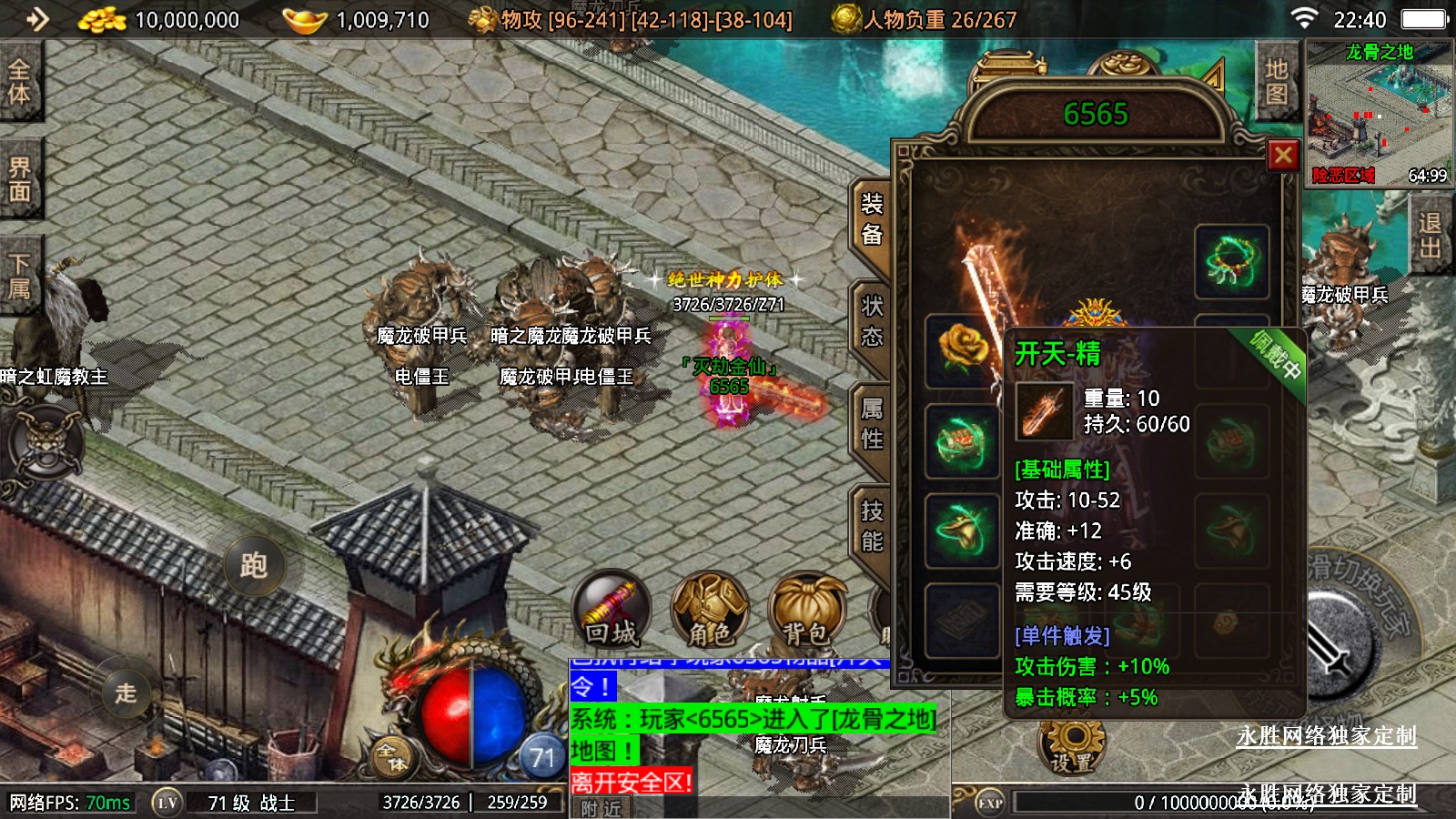Select the 技能 skills tab
This screenshot has height=819, width=1456.
tap(872, 526)
